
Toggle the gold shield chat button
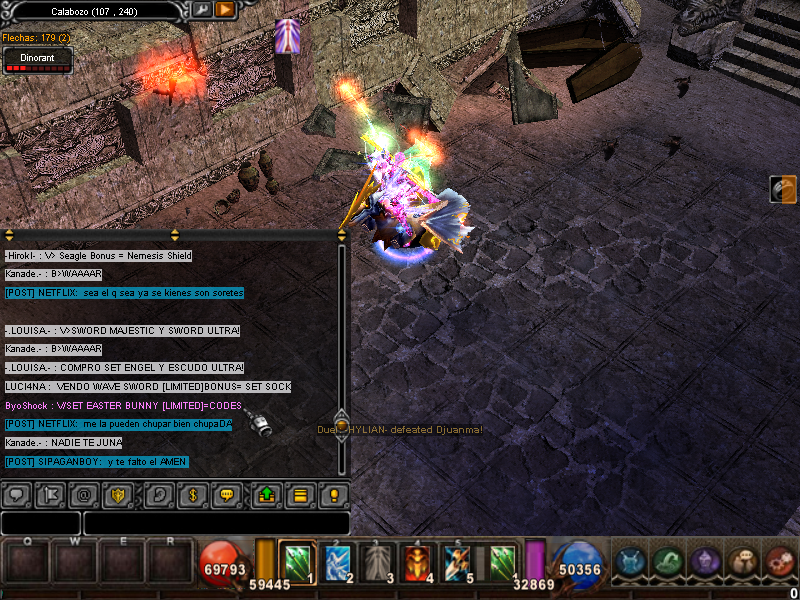click(x=118, y=494)
